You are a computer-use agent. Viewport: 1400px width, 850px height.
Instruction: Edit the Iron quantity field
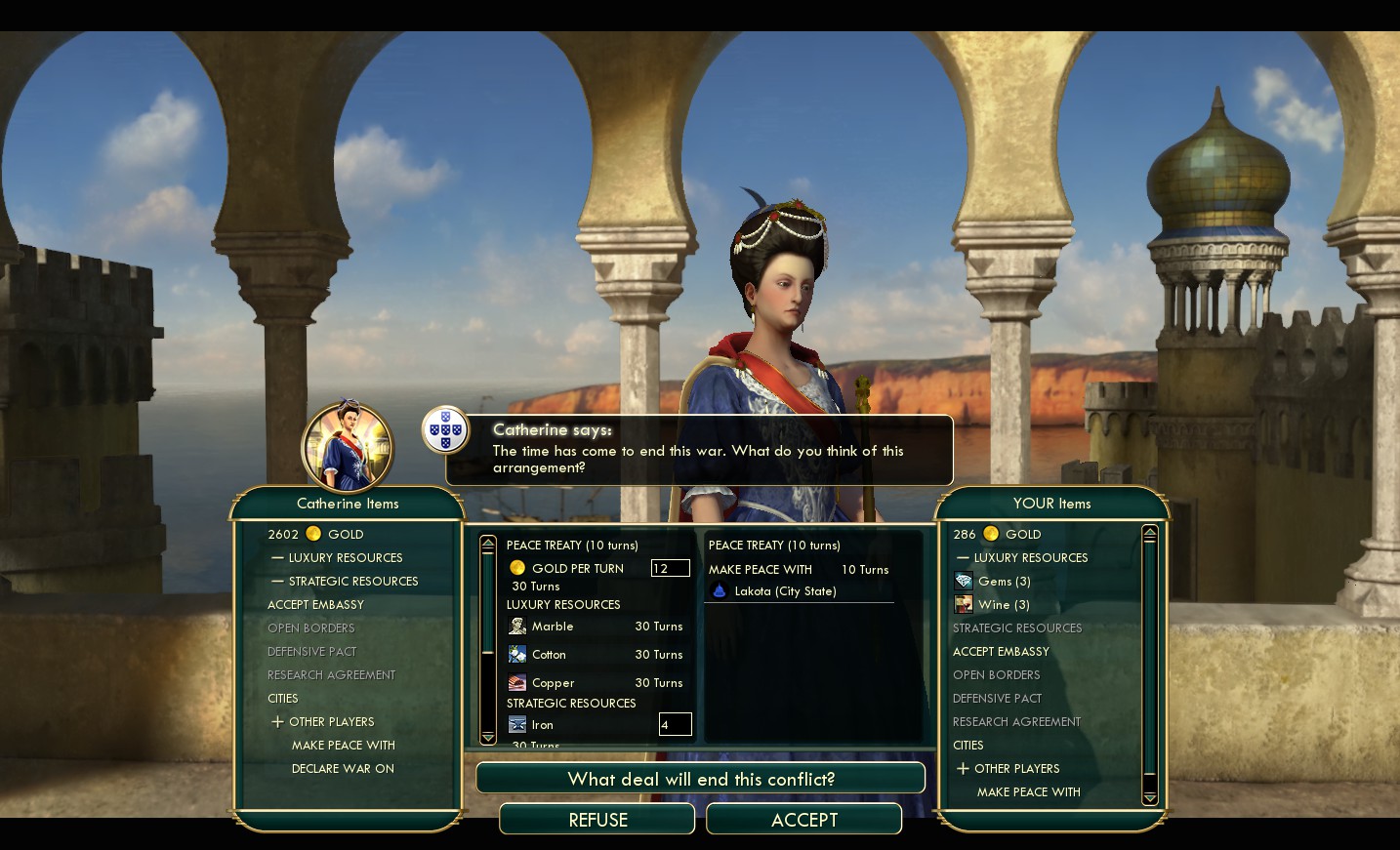click(675, 724)
